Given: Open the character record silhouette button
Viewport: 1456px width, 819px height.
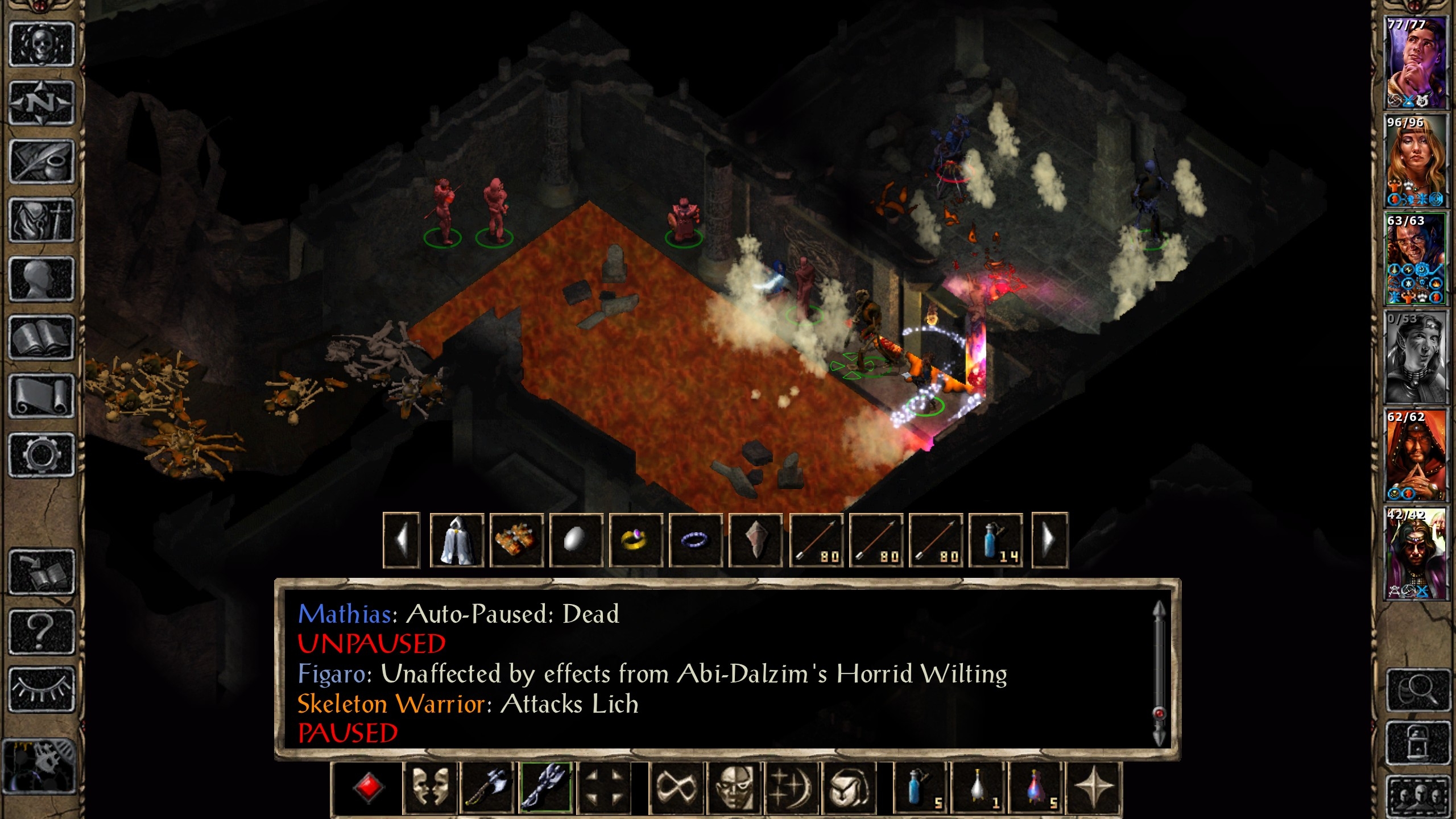Looking at the screenshot, I should (42, 279).
